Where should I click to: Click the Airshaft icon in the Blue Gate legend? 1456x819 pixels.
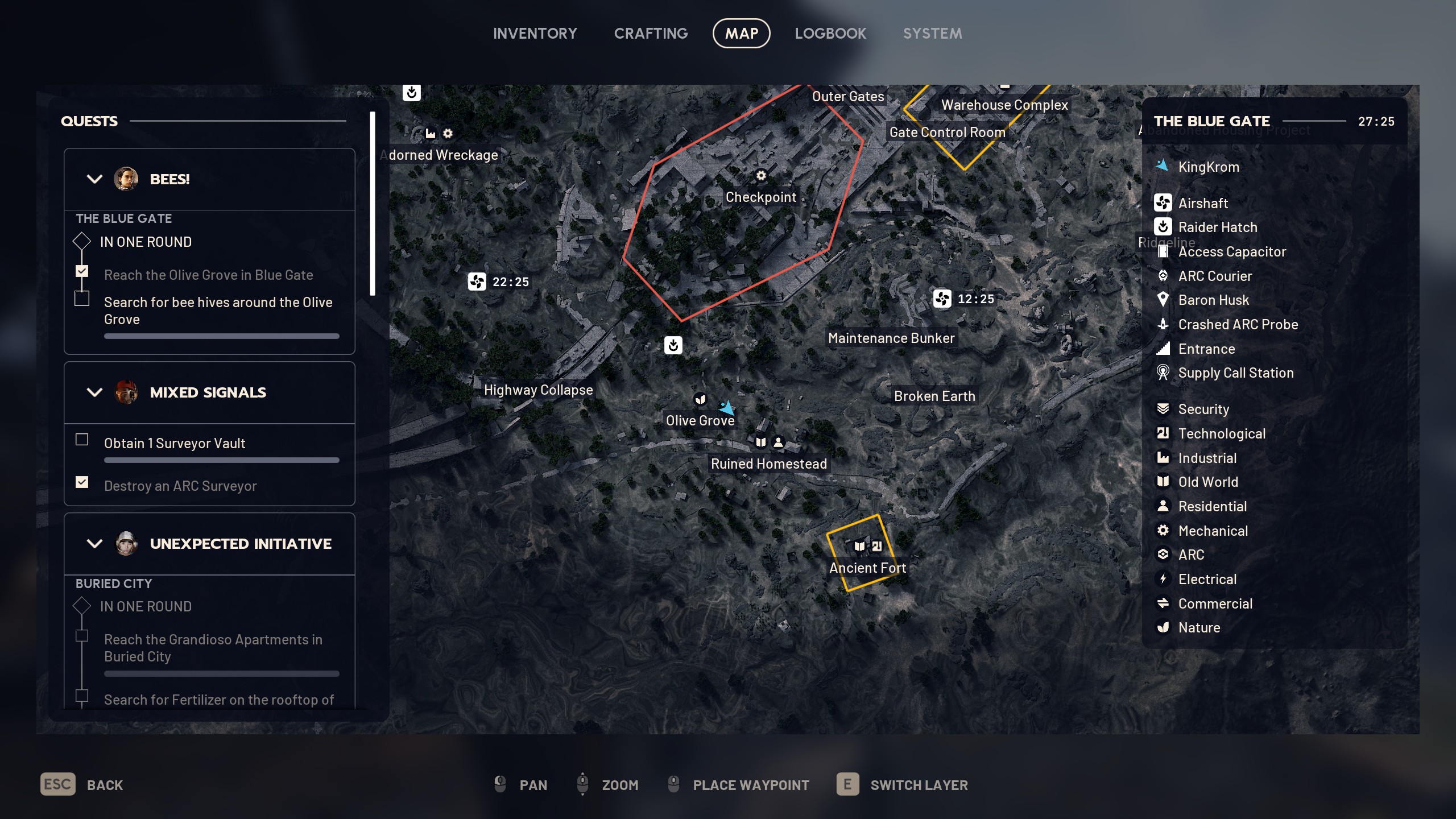point(1164,203)
